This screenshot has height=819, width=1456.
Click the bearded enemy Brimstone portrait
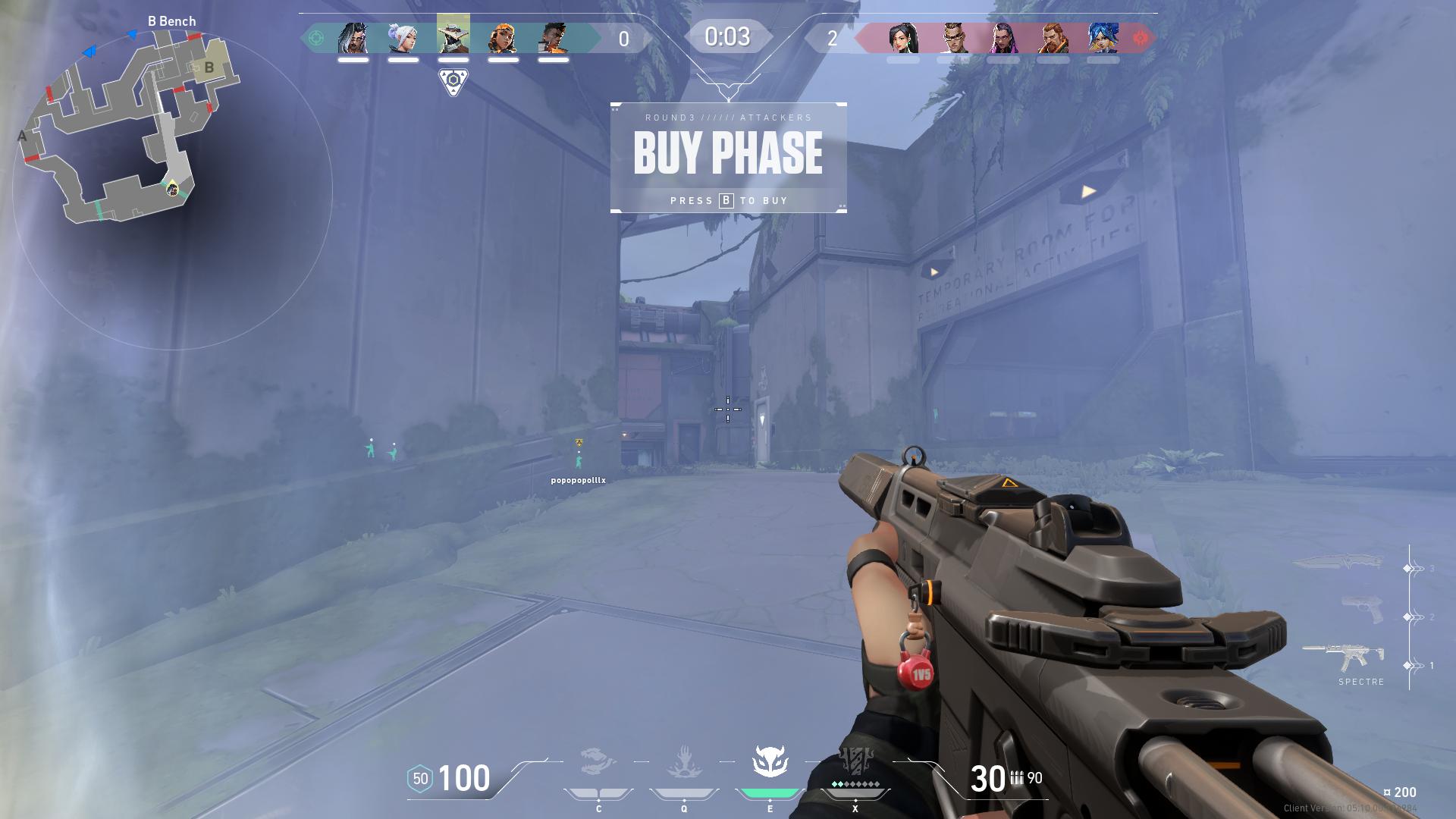[1053, 37]
